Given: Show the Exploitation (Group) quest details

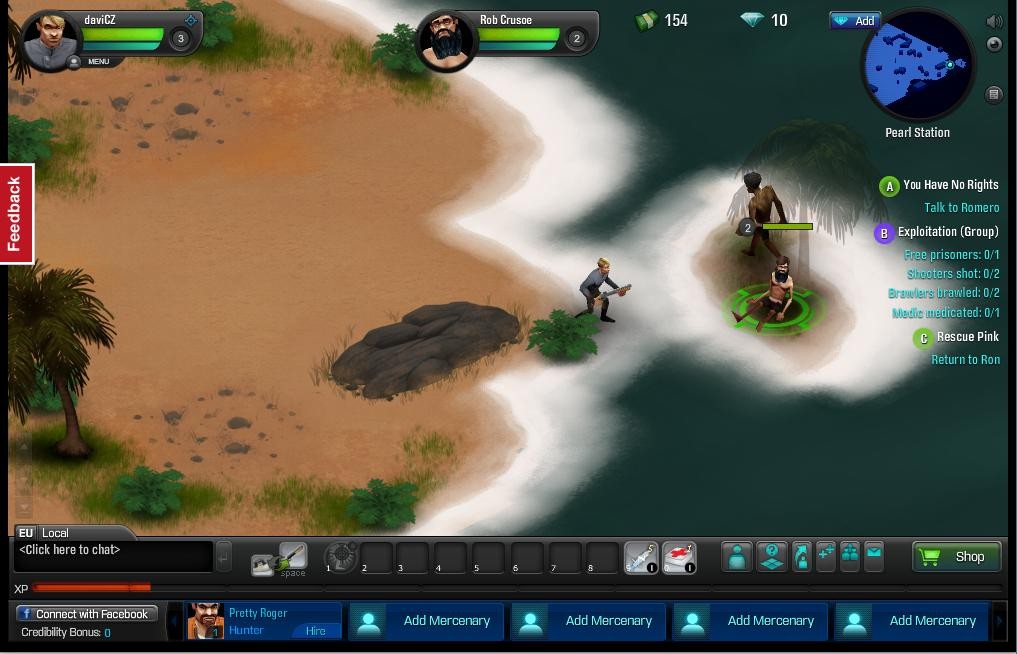Looking at the screenshot, I should 947,232.
